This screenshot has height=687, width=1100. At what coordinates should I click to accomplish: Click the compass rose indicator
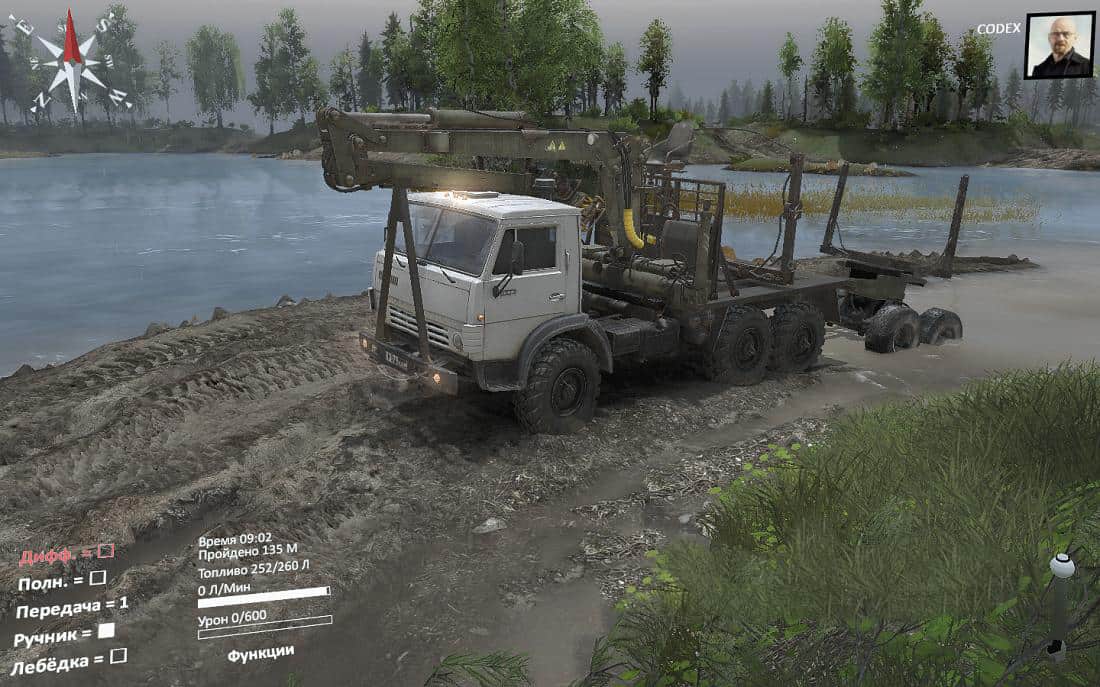tap(71, 62)
